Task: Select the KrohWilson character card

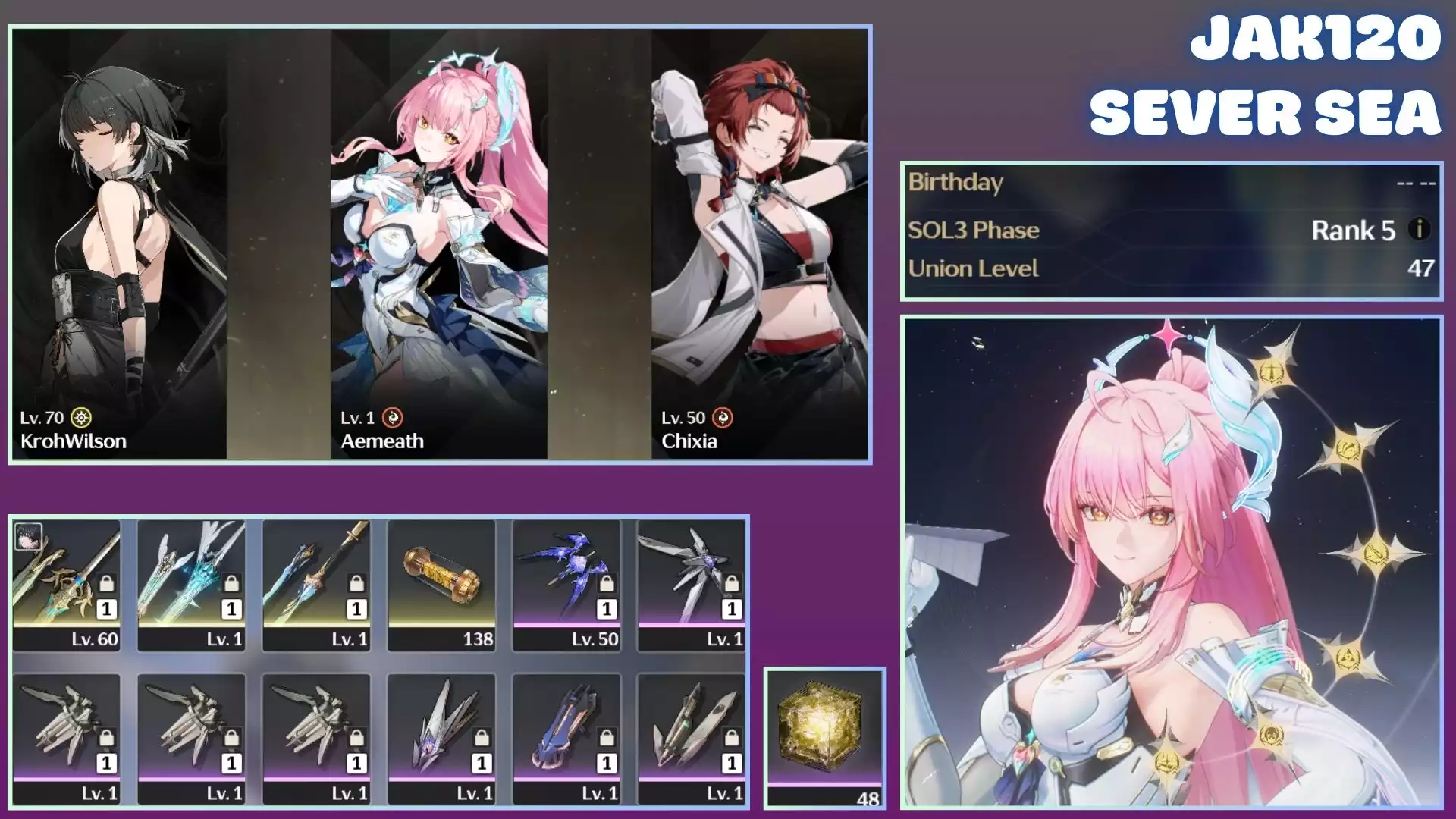Action: pos(119,244)
